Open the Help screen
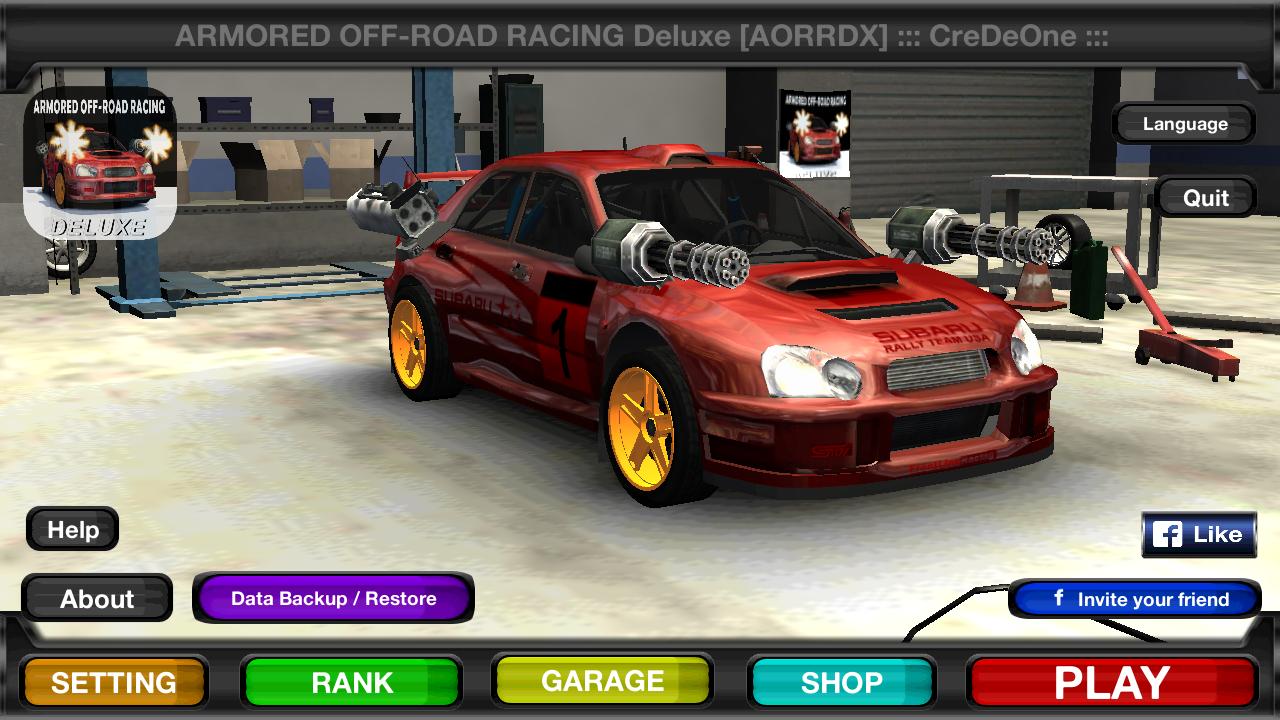Image resolution: width=1280 pixels, height=720 pixels. coord(71,529)
